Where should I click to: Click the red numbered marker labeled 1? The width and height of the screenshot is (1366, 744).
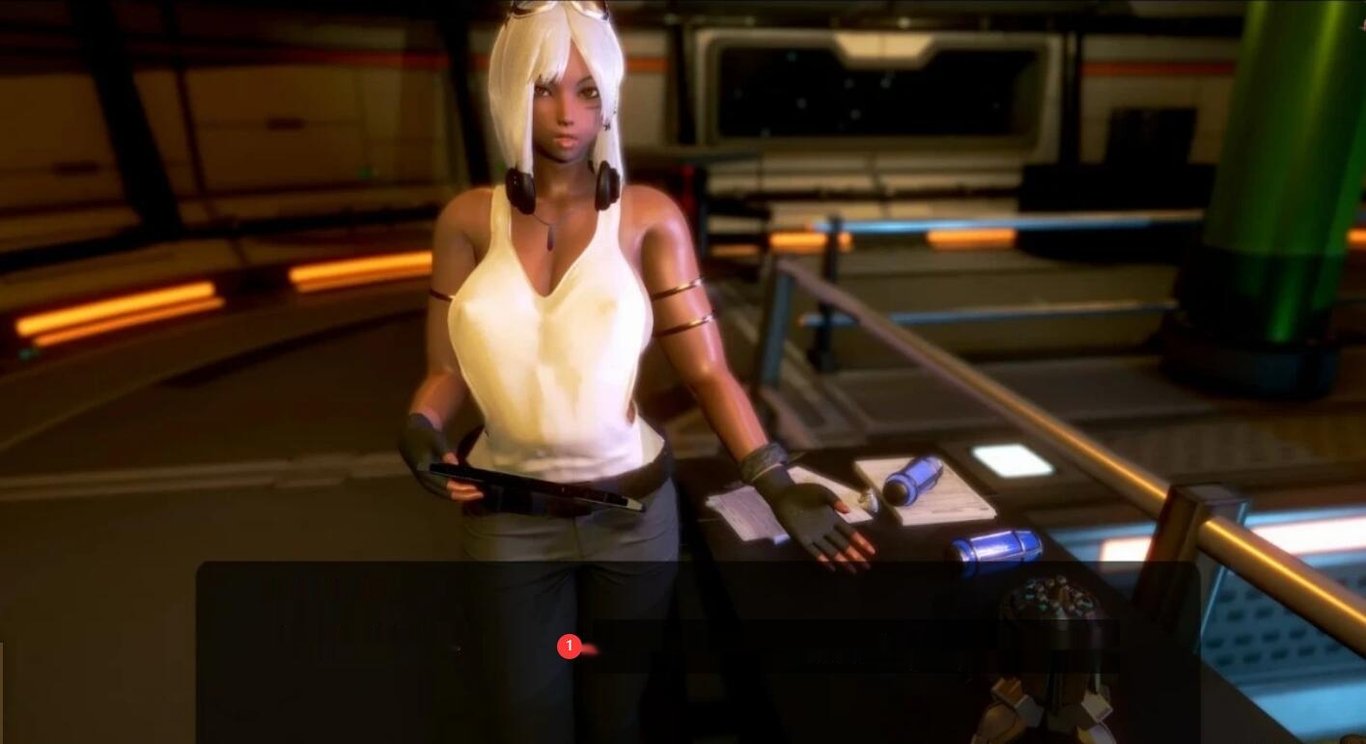pyautogui.click(x=569, y=647)
